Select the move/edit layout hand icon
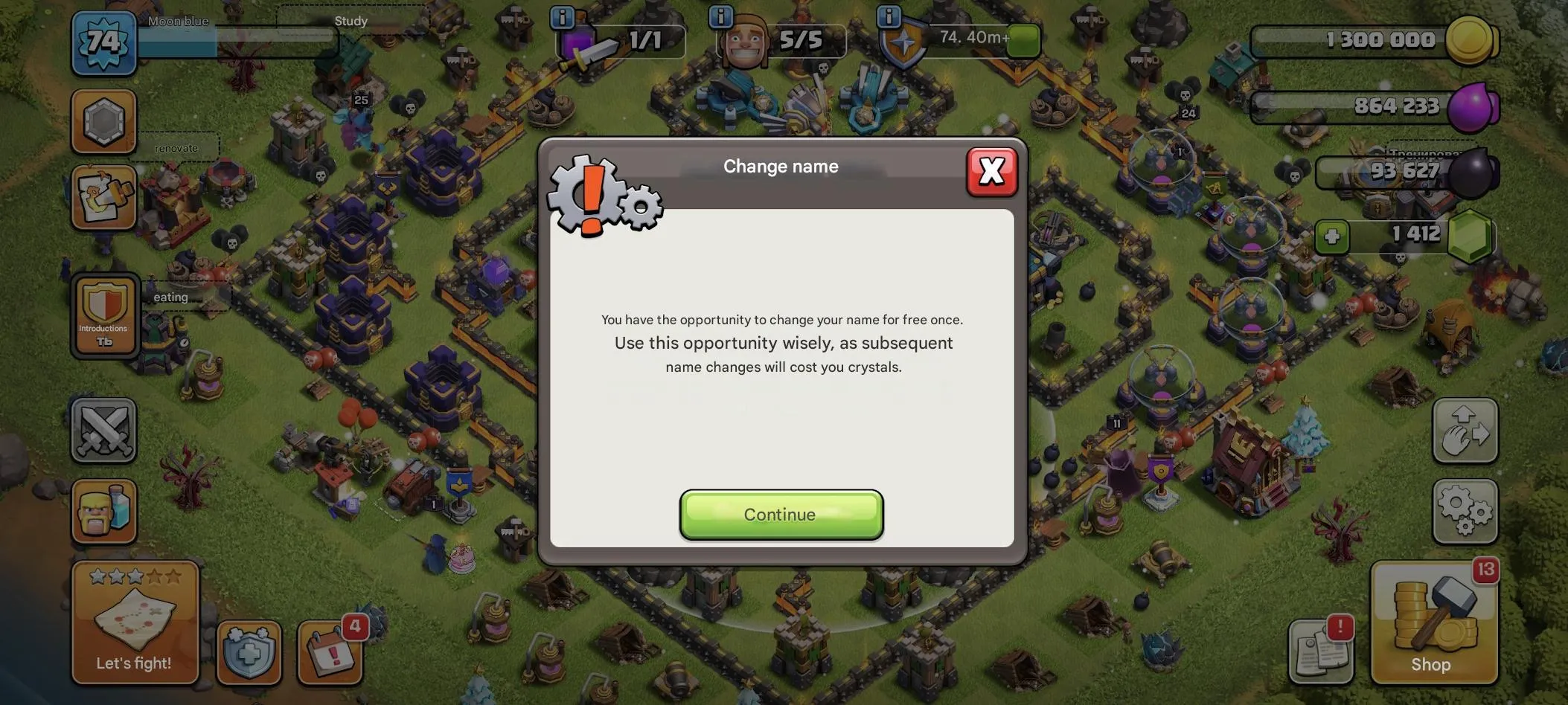This screenshot has height=705, width=1568. [1465, 430]
